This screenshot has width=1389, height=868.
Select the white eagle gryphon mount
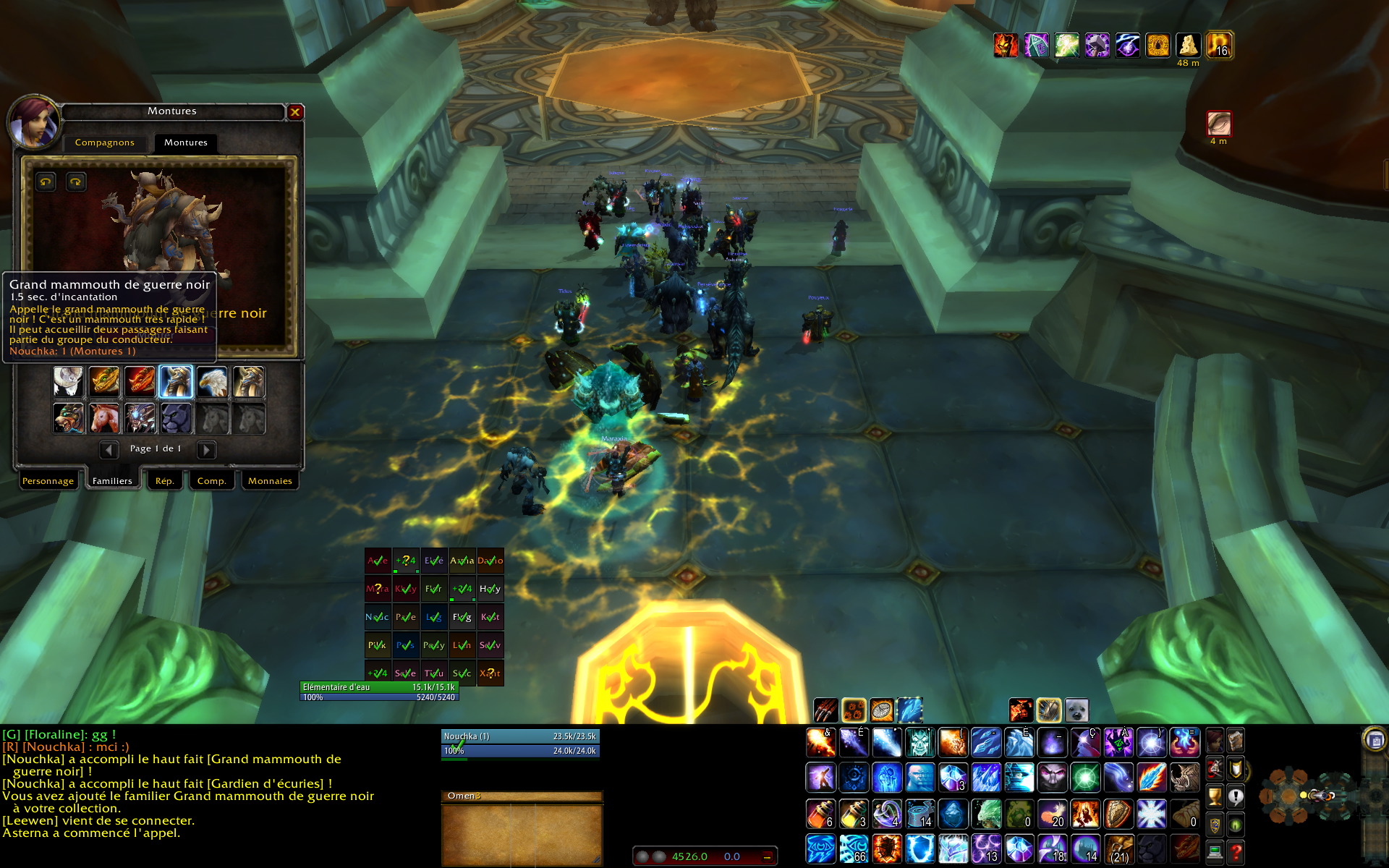pyautogui.click(x=212, y=382)
